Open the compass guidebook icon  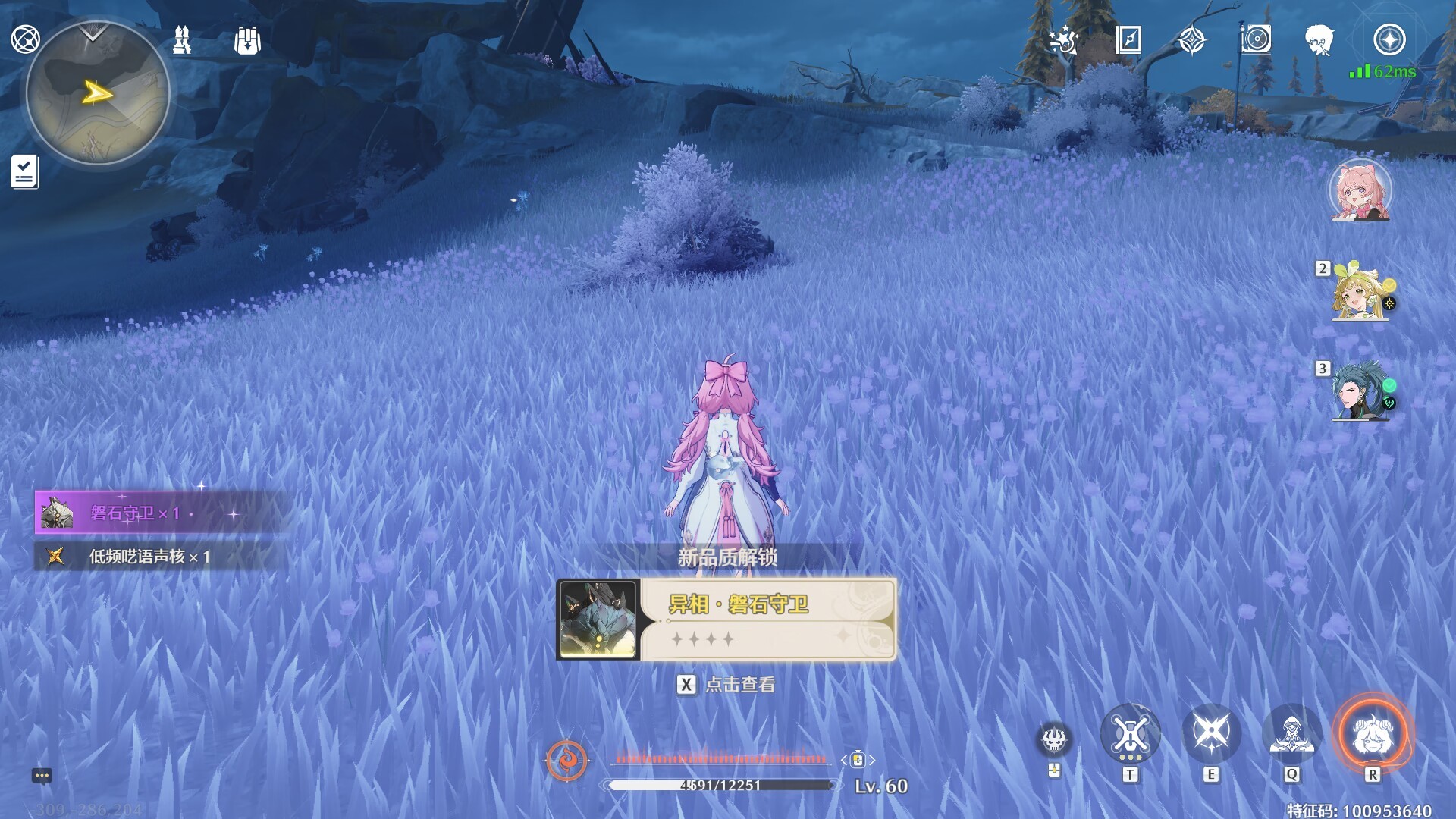1128,39
